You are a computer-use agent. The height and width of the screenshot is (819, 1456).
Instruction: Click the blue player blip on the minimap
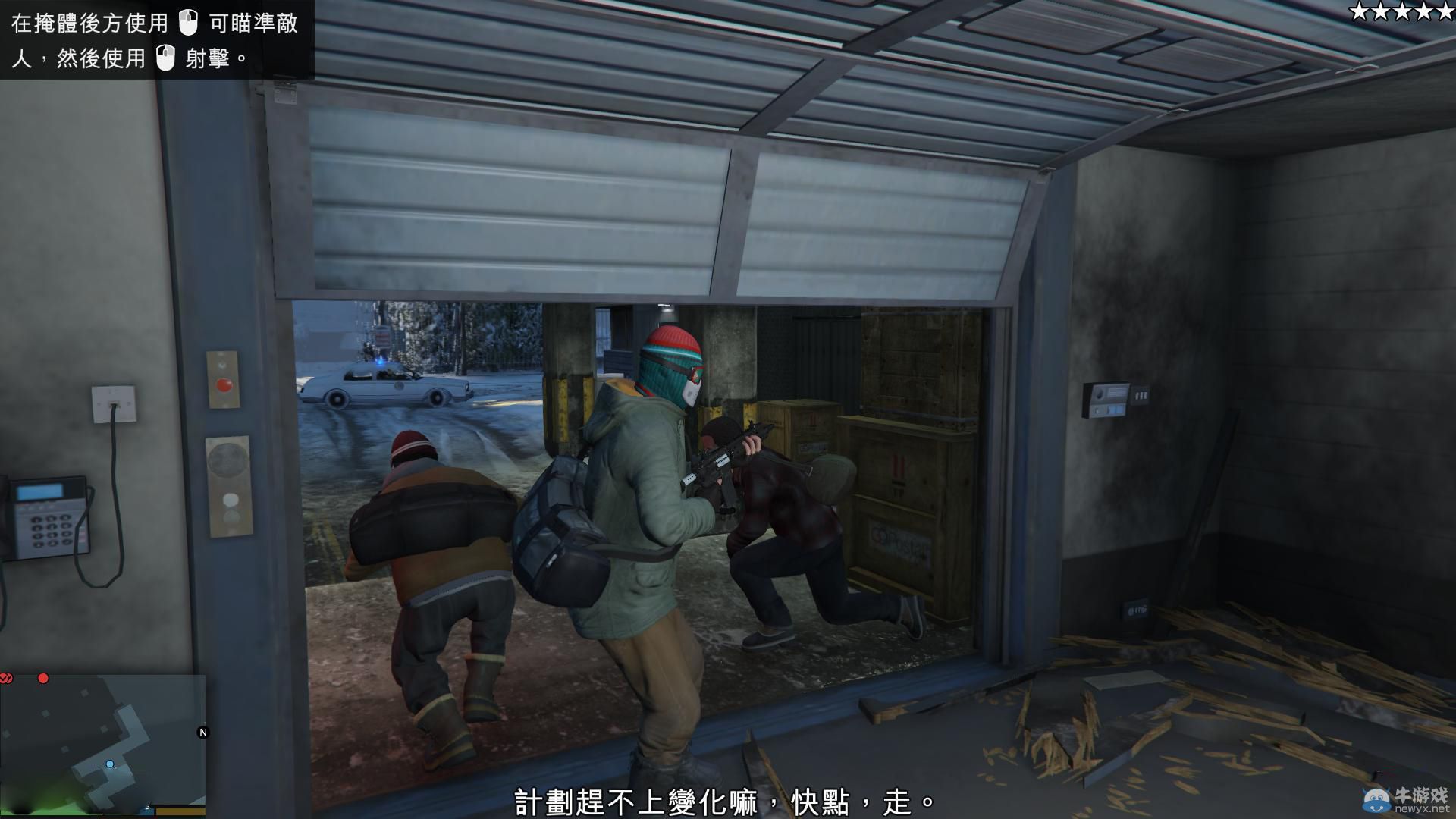[x=110, y=763]
